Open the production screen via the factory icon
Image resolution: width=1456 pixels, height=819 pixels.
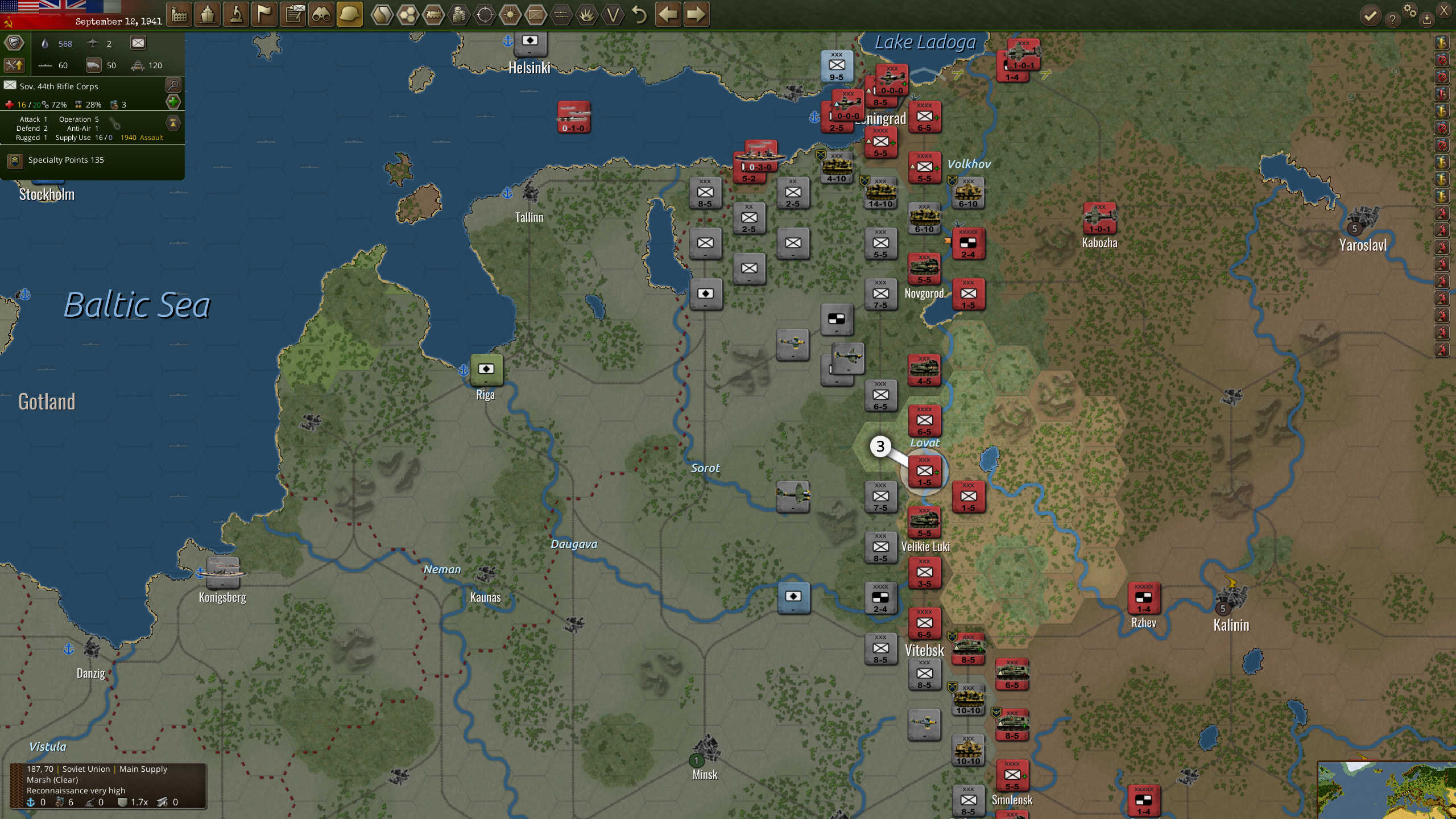point(180,15)
